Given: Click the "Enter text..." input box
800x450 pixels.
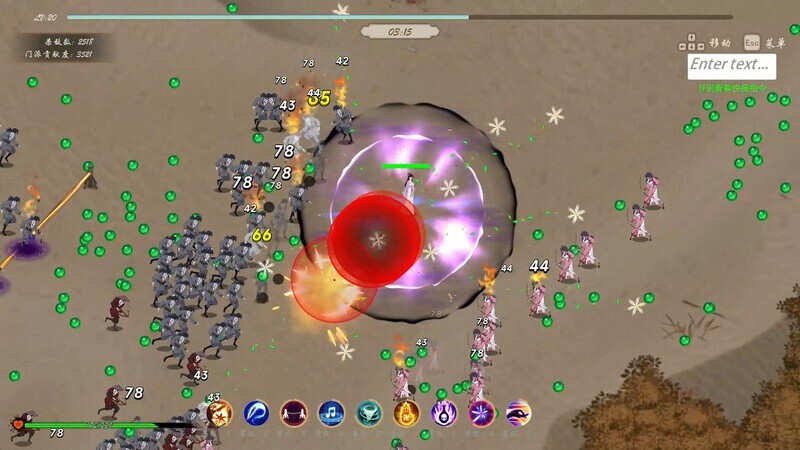Looking at the screenshot, I should coord(732,65).
